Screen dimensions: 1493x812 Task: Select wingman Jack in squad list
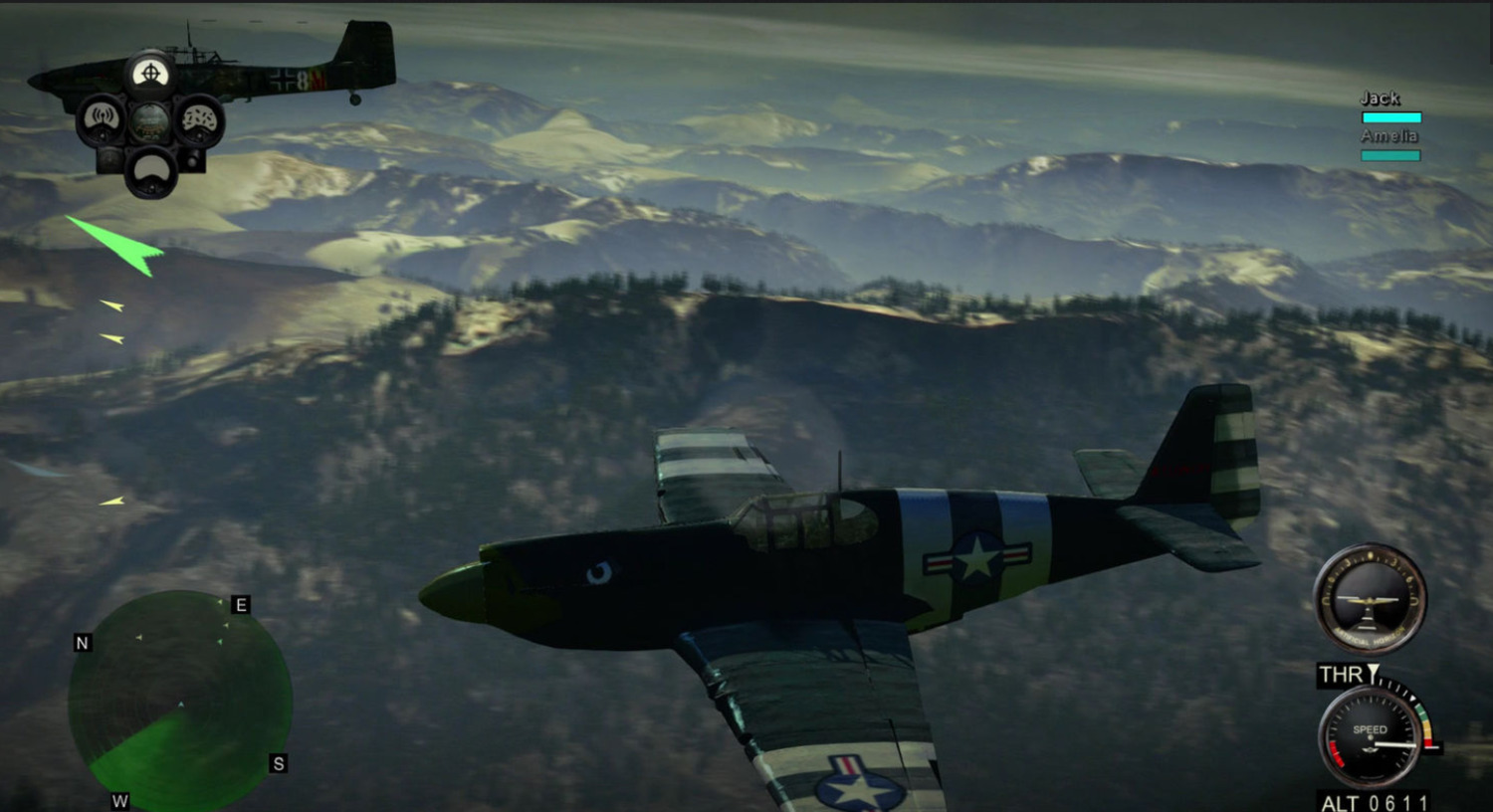point(1381,99)
